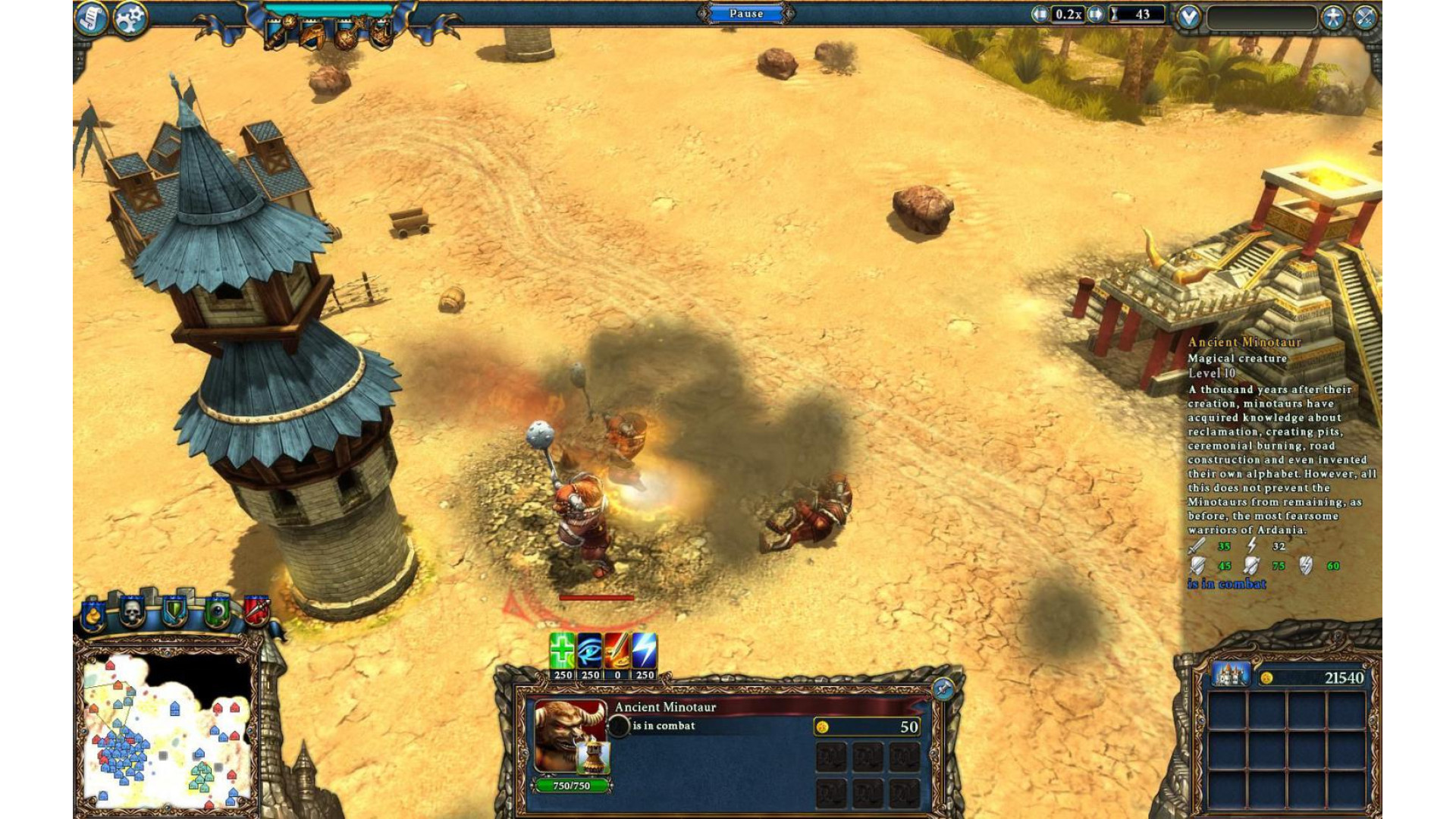Cast the green cross healing spell
1456x819 pixels.
click(x=562, y=650)
